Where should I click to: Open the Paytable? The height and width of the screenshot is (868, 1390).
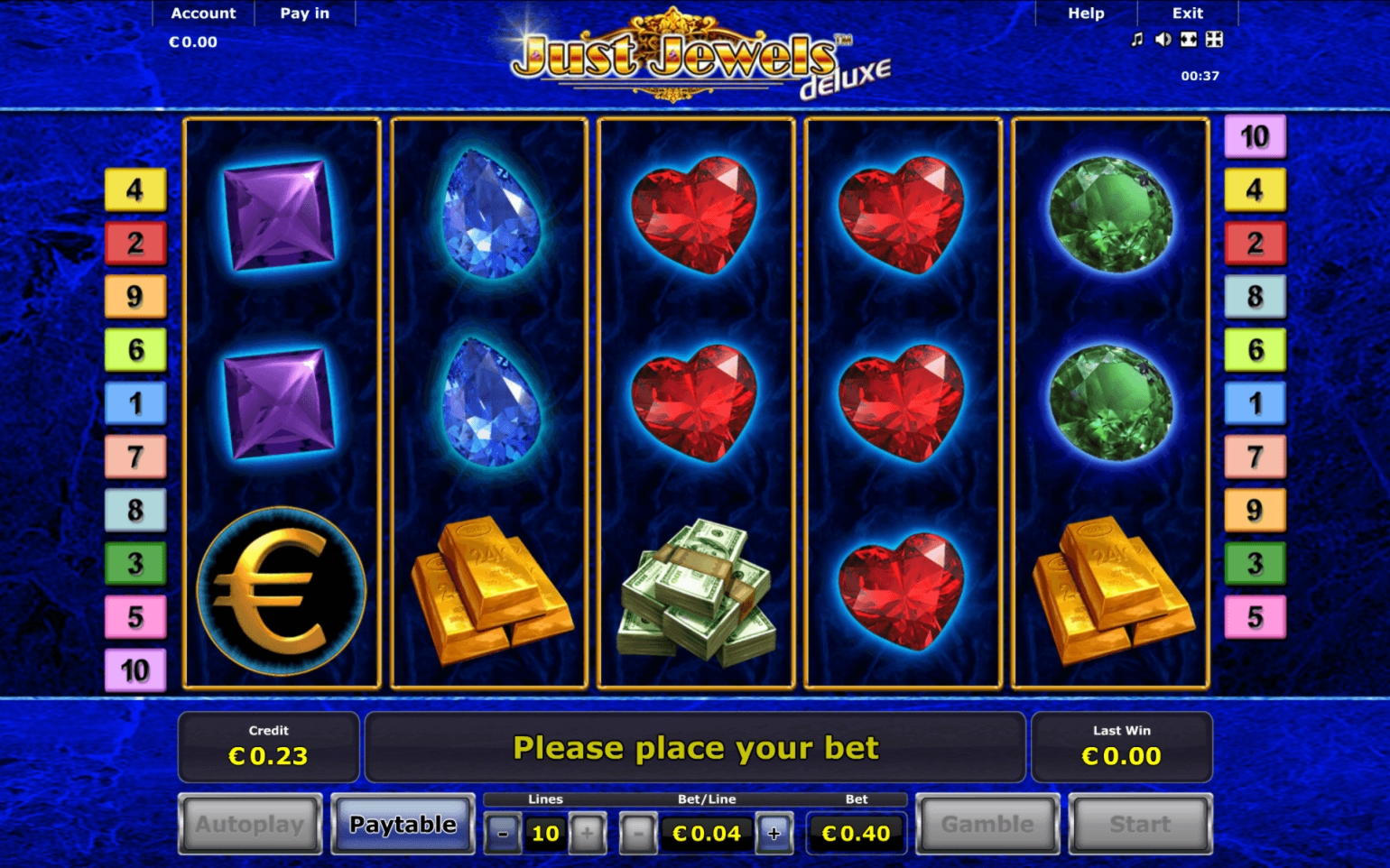pyautogui.click(x=403, y=824)
